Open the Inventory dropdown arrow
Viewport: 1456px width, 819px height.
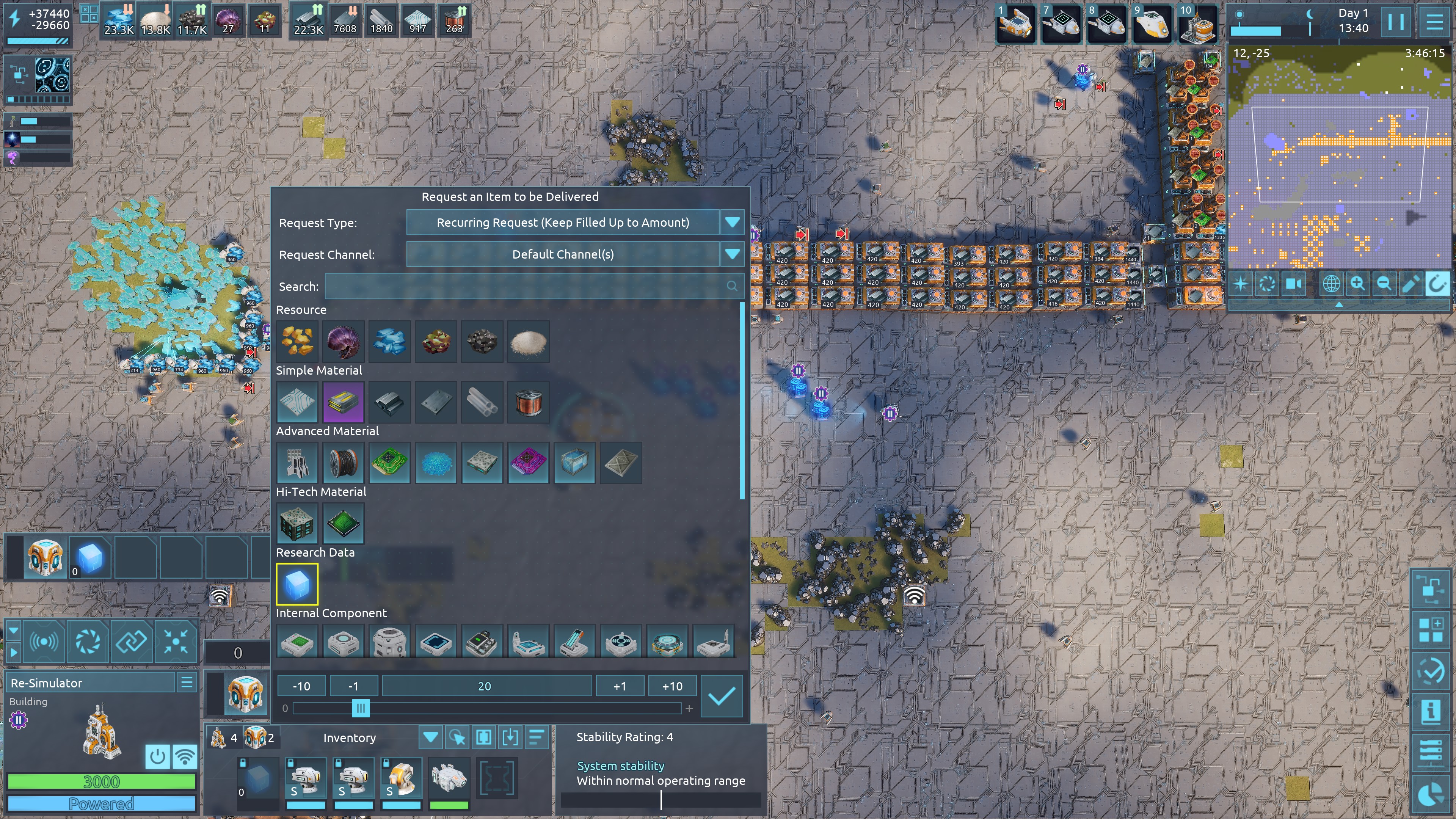[430, 737]
